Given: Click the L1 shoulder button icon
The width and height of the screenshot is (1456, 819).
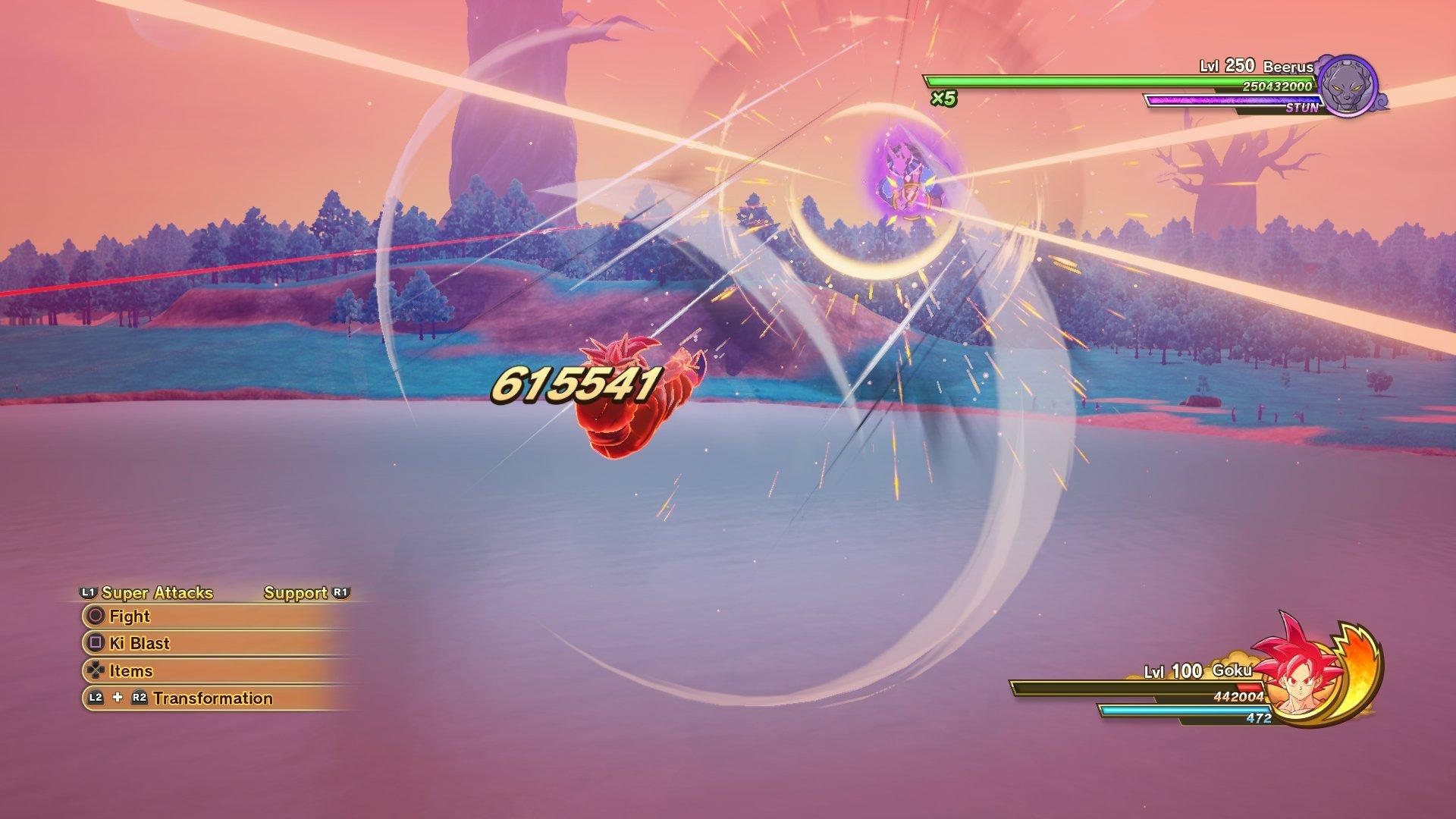Looking at the screenshot, I should coord(89,593).
